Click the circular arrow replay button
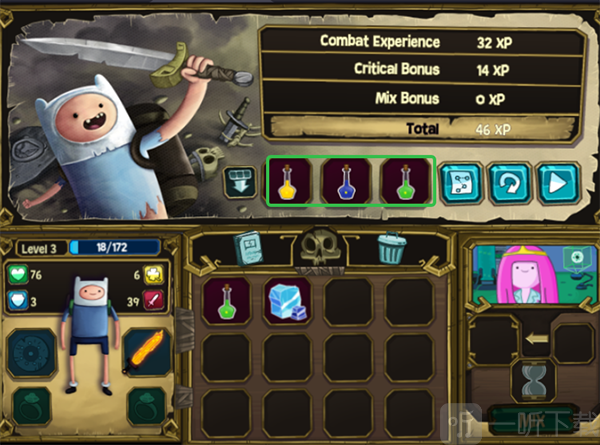This screenshot has height=445, width=600. 508,183
